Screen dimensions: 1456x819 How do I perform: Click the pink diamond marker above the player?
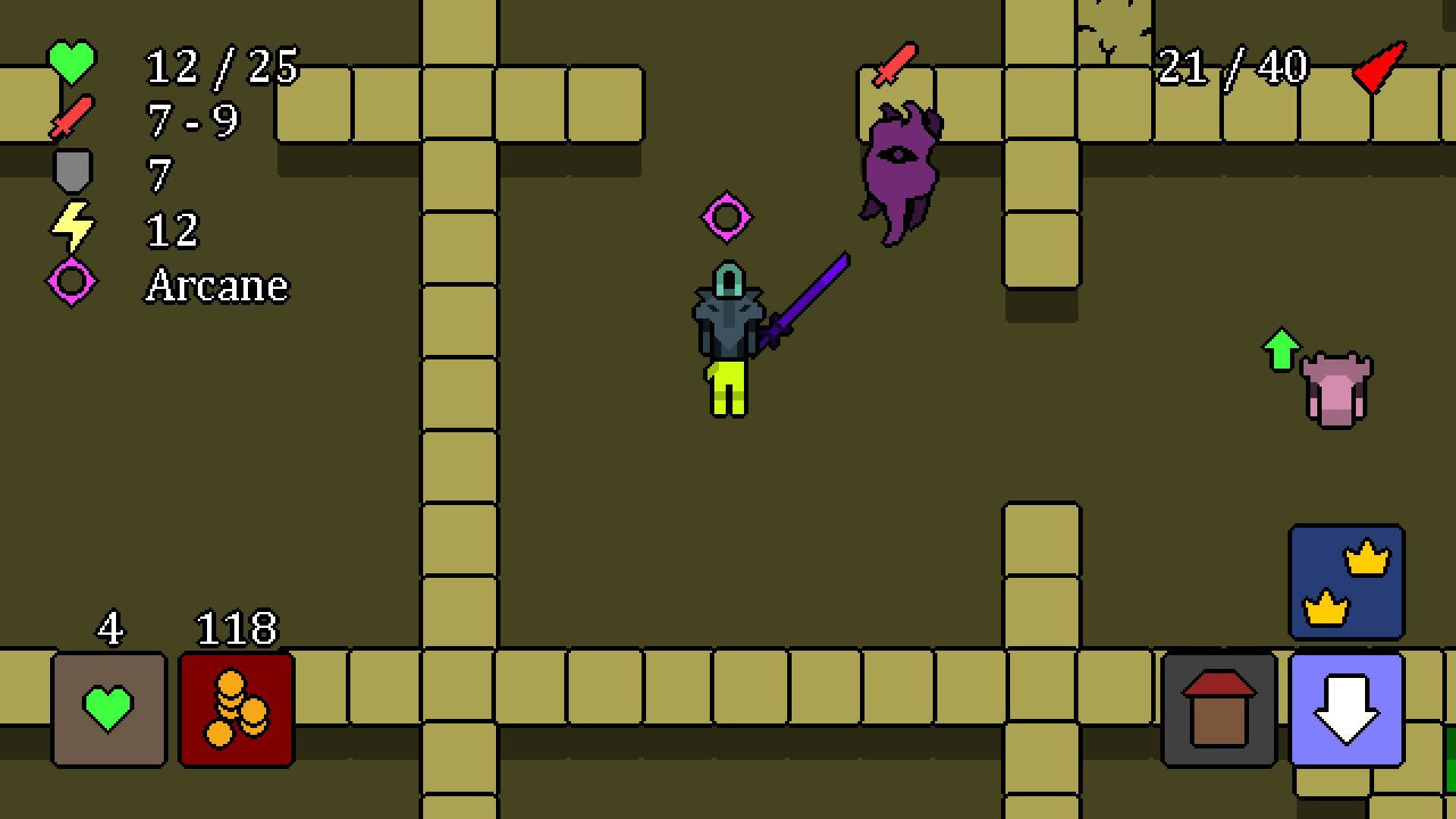[x=726, y=216]
